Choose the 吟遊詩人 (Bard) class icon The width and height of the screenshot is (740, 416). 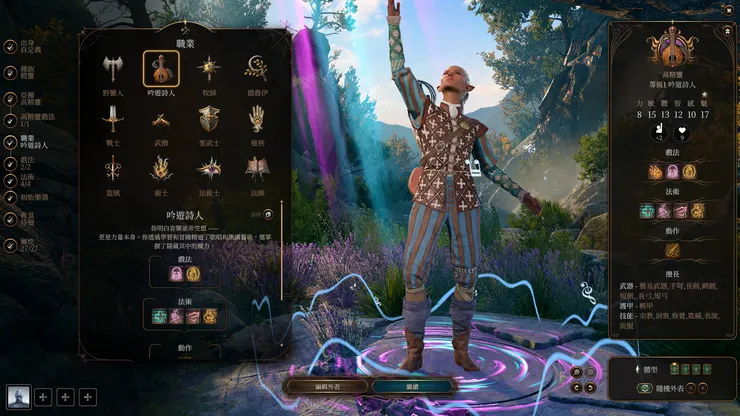click(x=160, y=69)
